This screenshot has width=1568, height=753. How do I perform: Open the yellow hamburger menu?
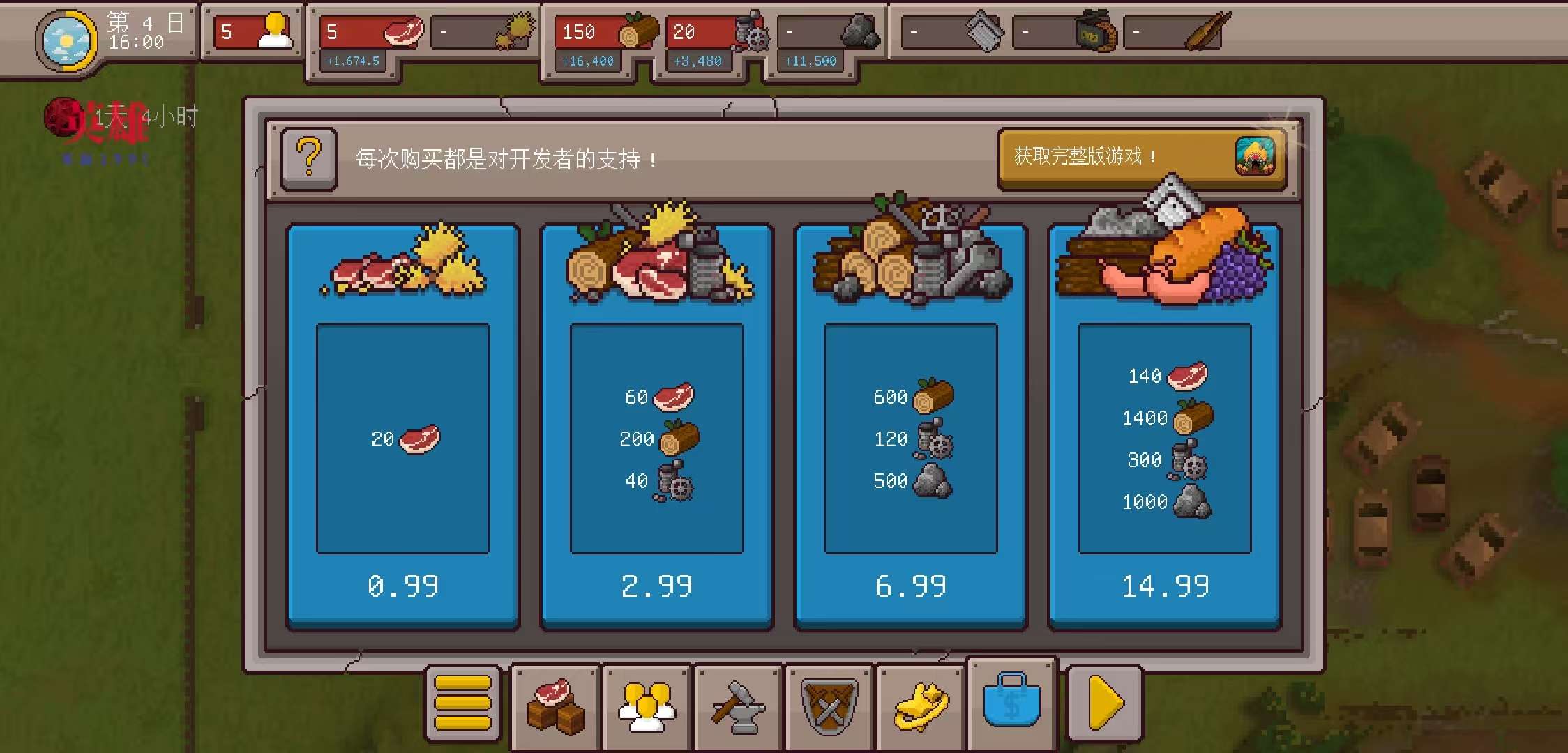[x=463, y=703]
